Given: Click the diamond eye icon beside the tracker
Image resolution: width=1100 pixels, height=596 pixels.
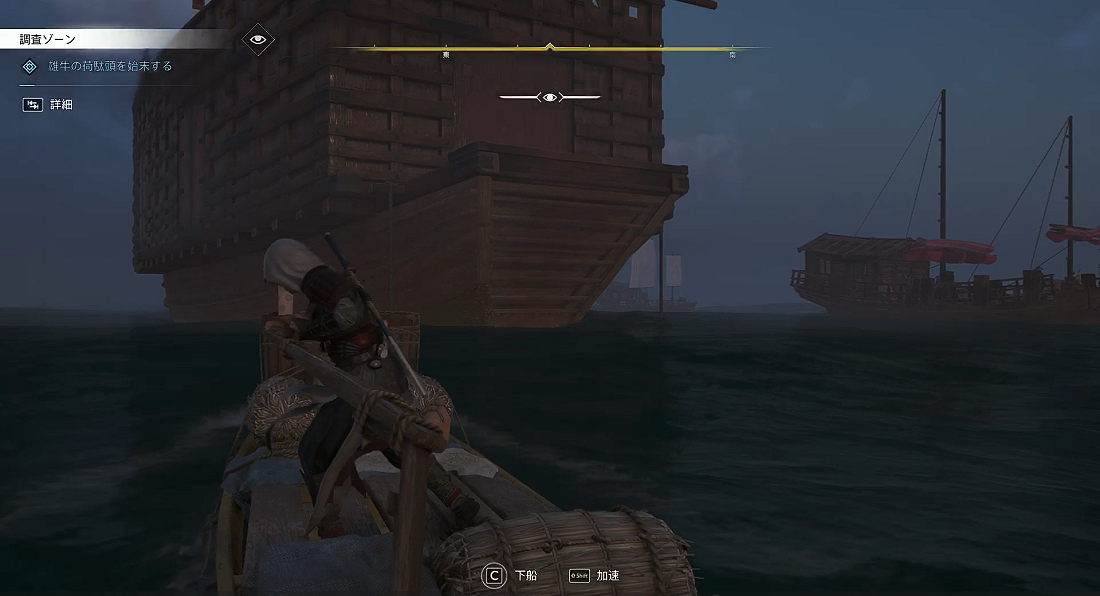Looking at the screenshot, I should [259, 39].
